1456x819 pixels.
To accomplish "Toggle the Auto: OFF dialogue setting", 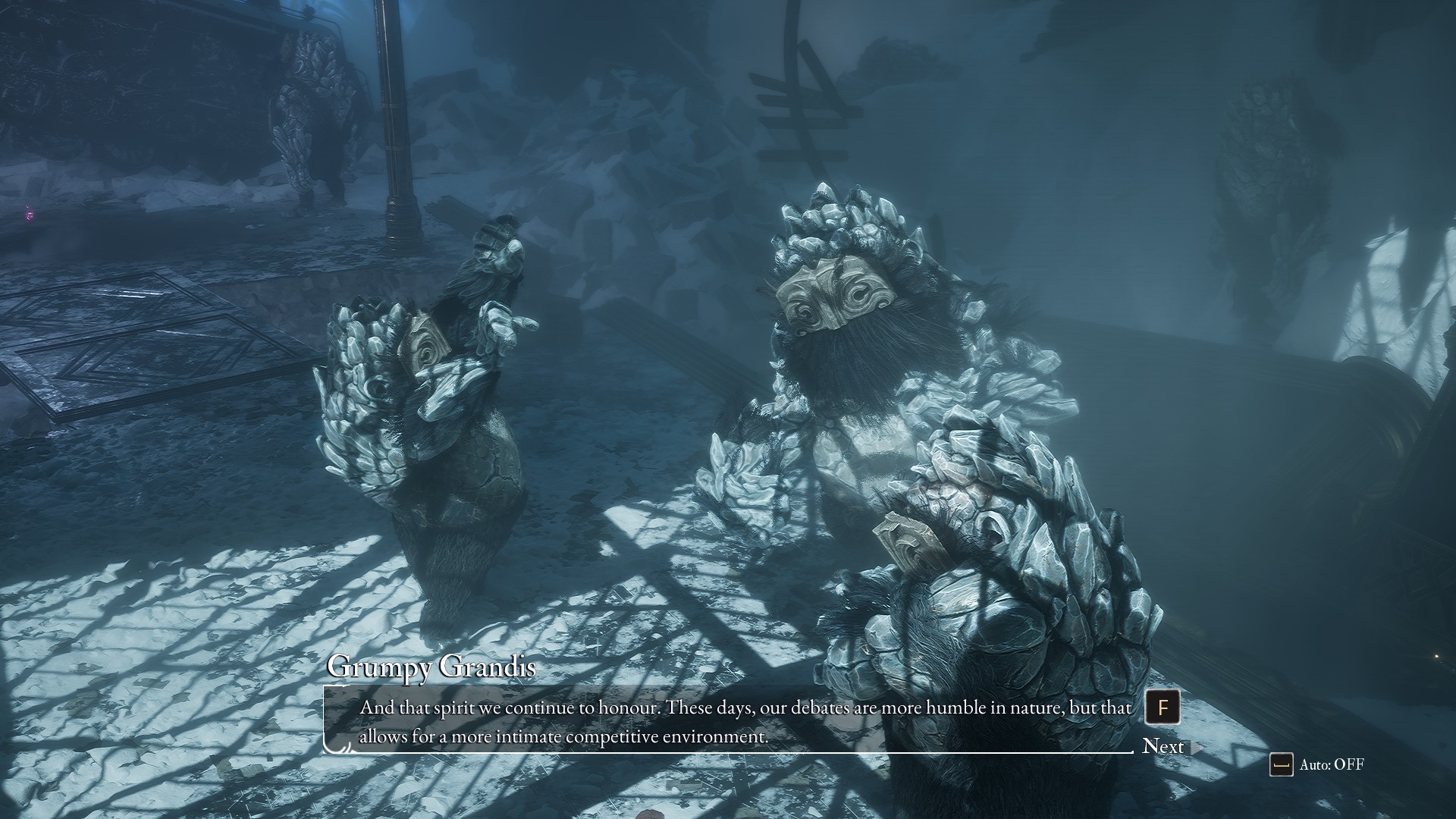I will 1317,764.
